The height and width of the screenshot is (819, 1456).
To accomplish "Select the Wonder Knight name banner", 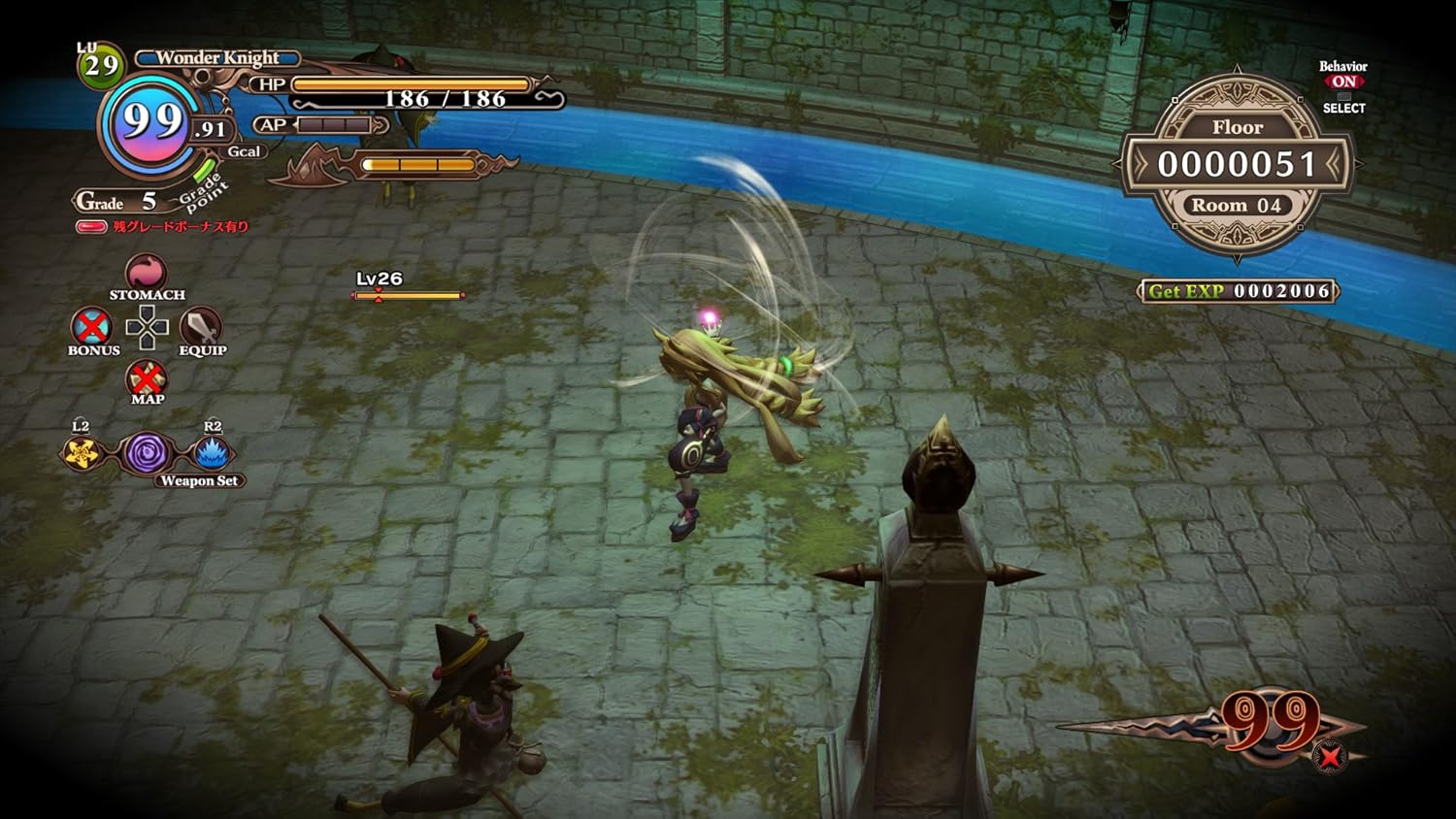I will click(x=218, y=58).
